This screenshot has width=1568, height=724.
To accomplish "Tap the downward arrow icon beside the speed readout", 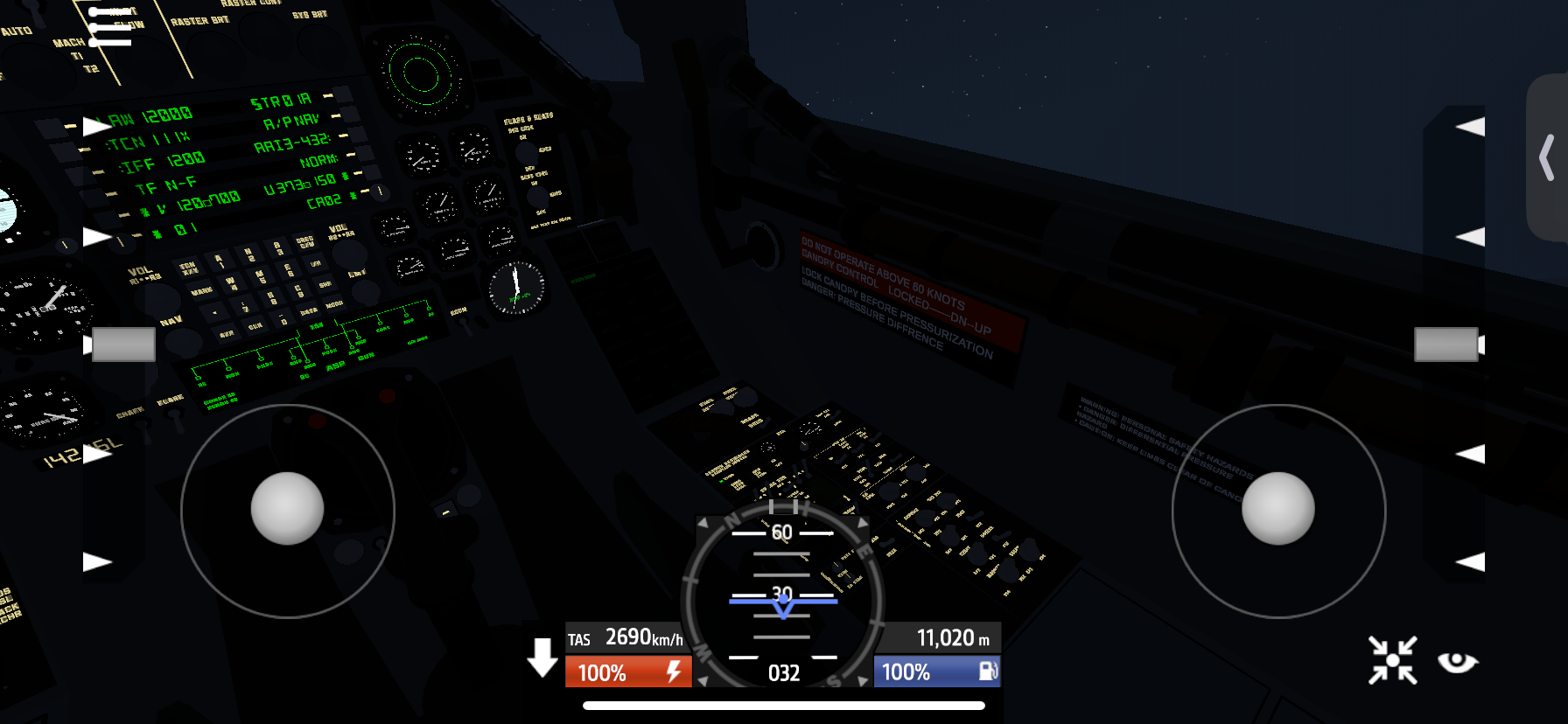I will point(542,658).
